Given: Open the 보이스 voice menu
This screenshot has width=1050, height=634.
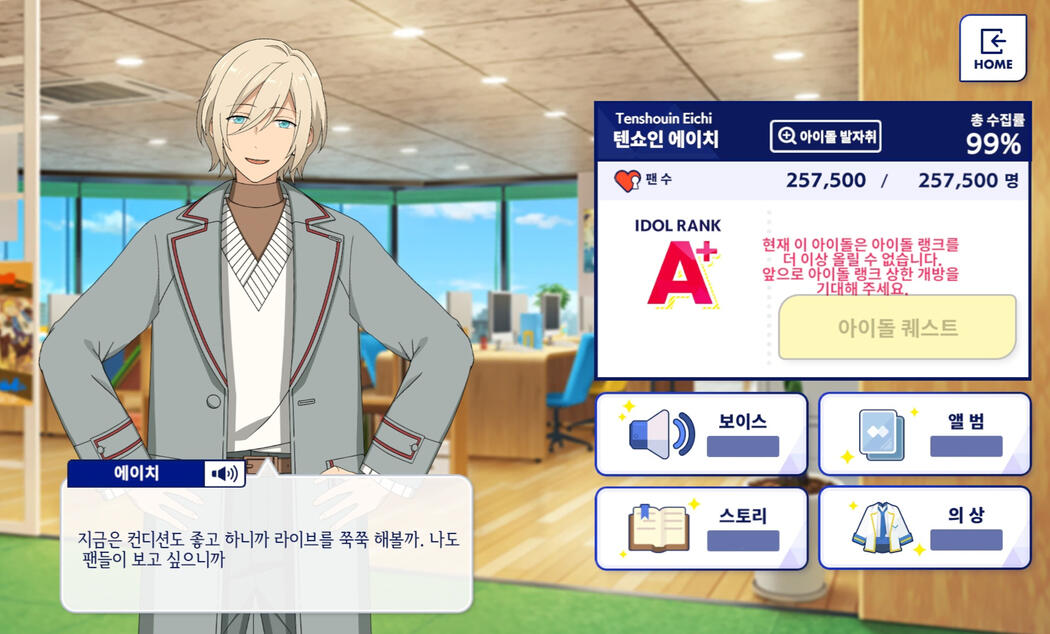Looking at the screenshot, I should pyautogui.click(x=701, y=434).
